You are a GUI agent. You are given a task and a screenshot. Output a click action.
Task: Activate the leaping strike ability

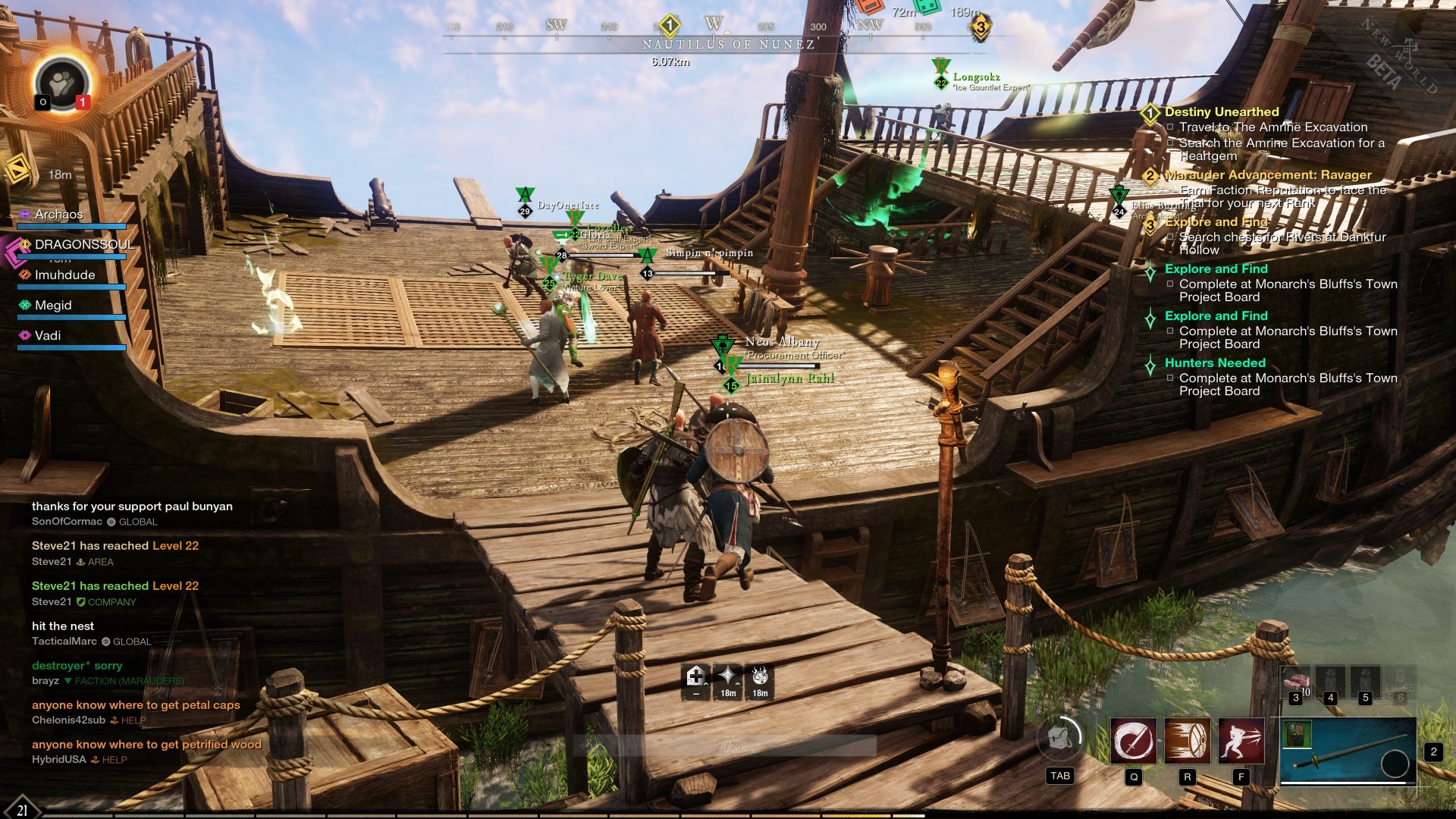tap(1241, 741)
